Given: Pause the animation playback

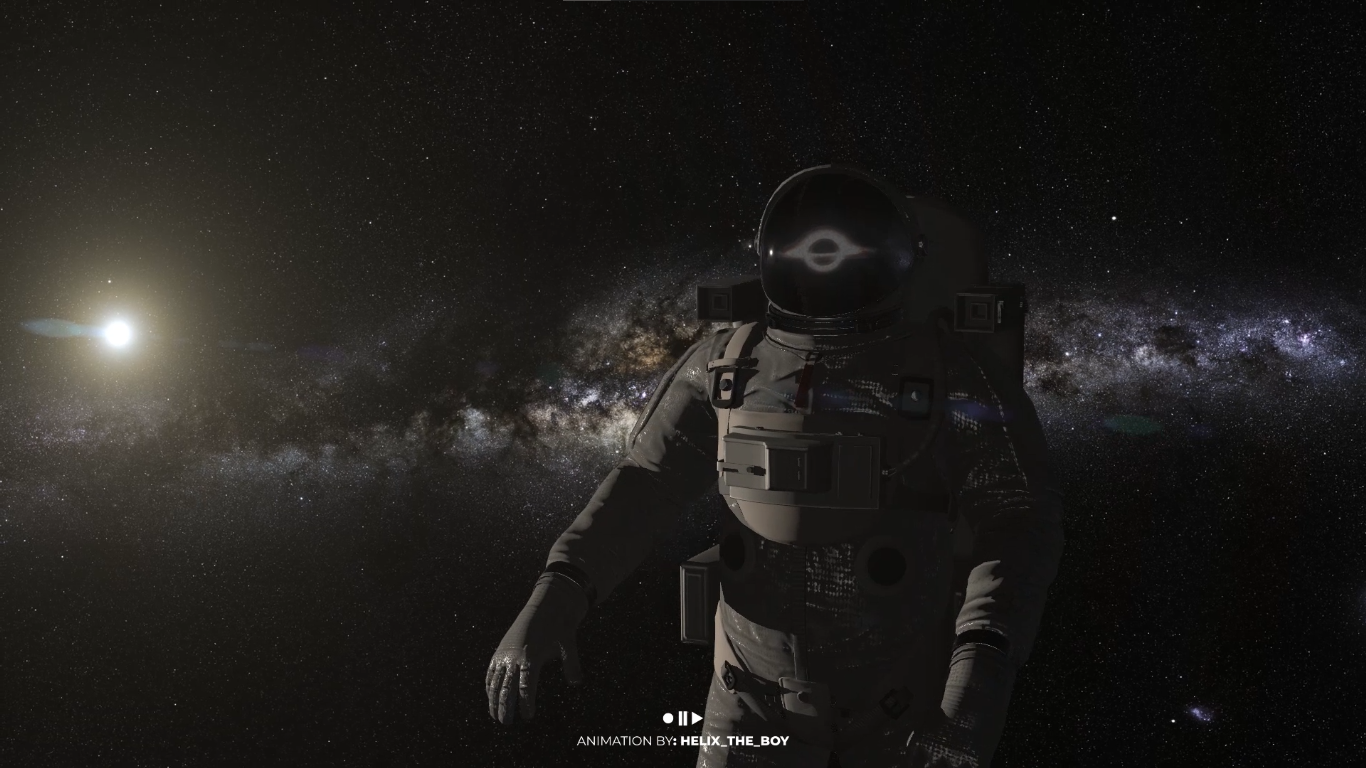Looking at the screenshot, I should 683,717.
